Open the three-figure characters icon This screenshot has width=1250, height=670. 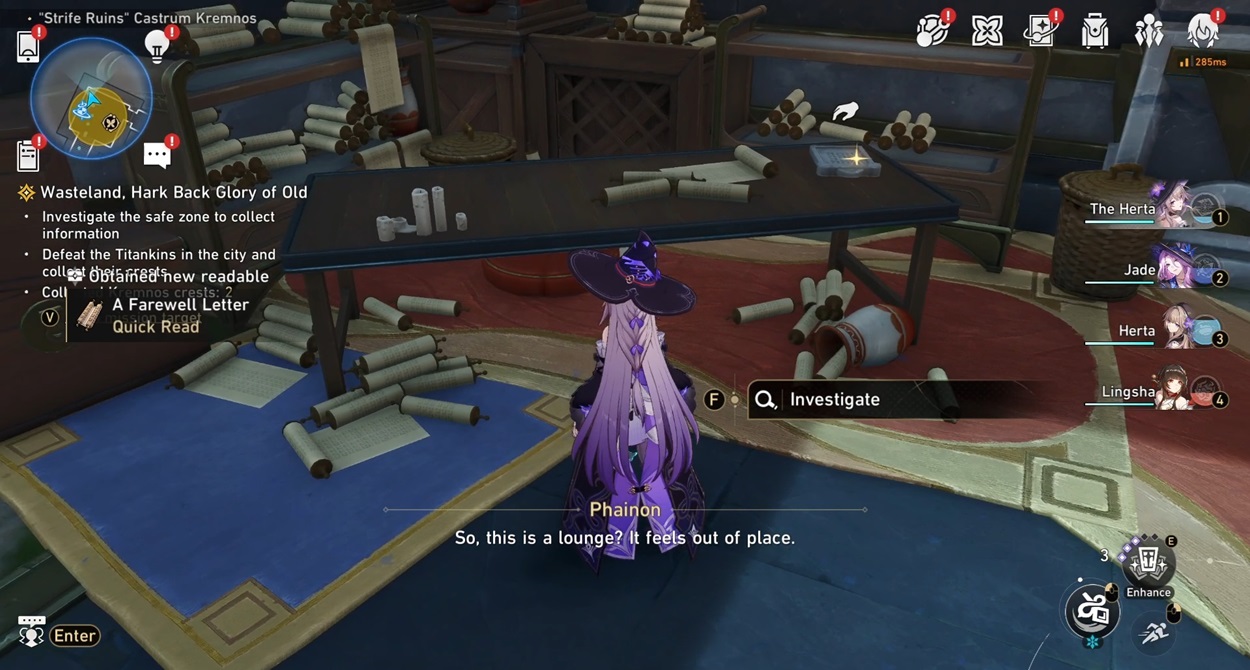pos(1148,32)
